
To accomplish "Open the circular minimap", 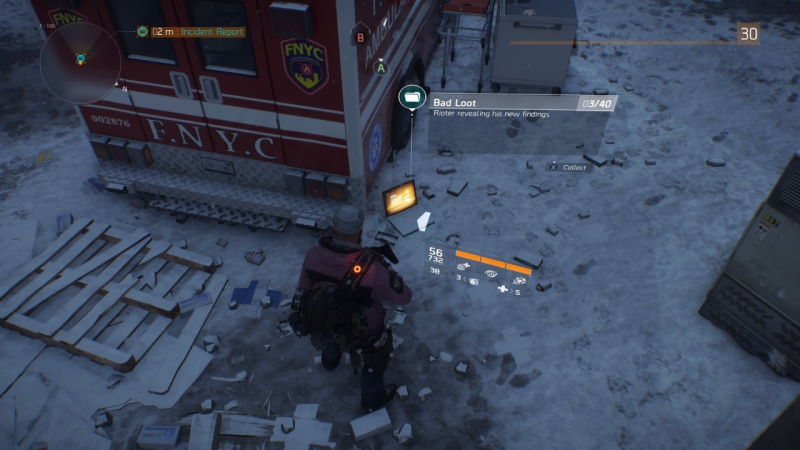I will point(80,58).
